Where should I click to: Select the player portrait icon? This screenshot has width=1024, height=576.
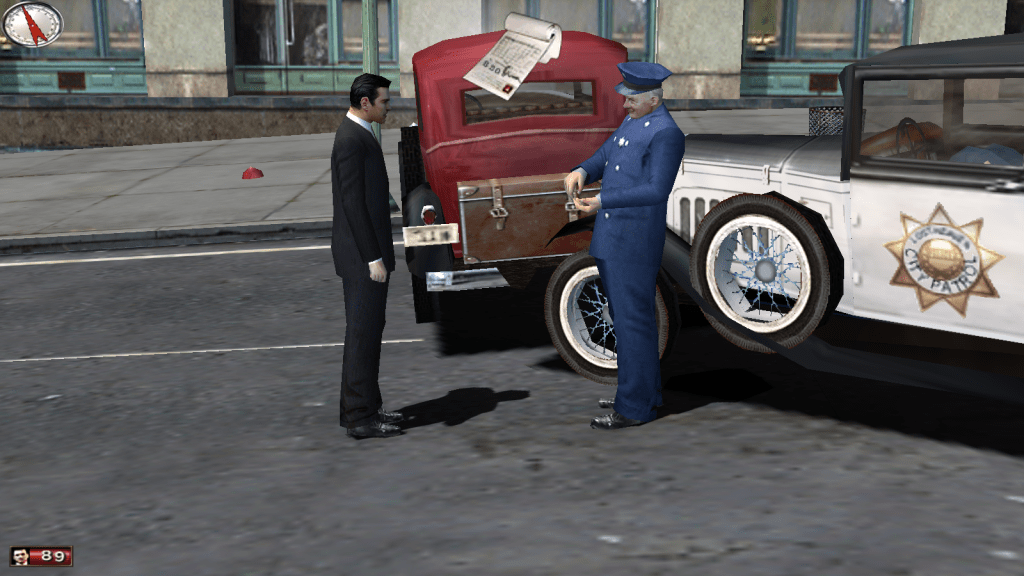(20, 556)
